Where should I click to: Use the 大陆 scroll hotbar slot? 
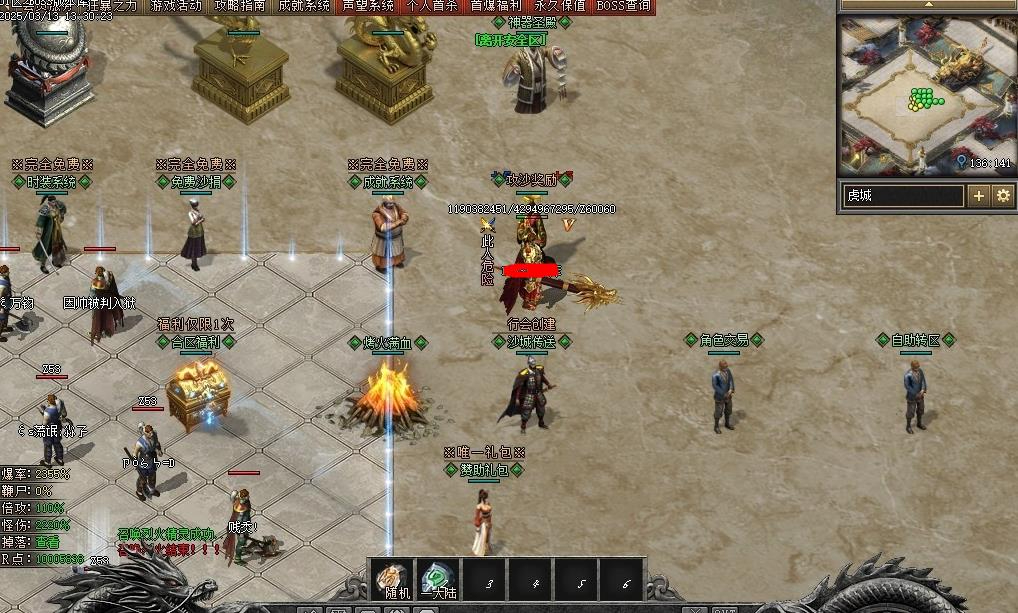439,580
